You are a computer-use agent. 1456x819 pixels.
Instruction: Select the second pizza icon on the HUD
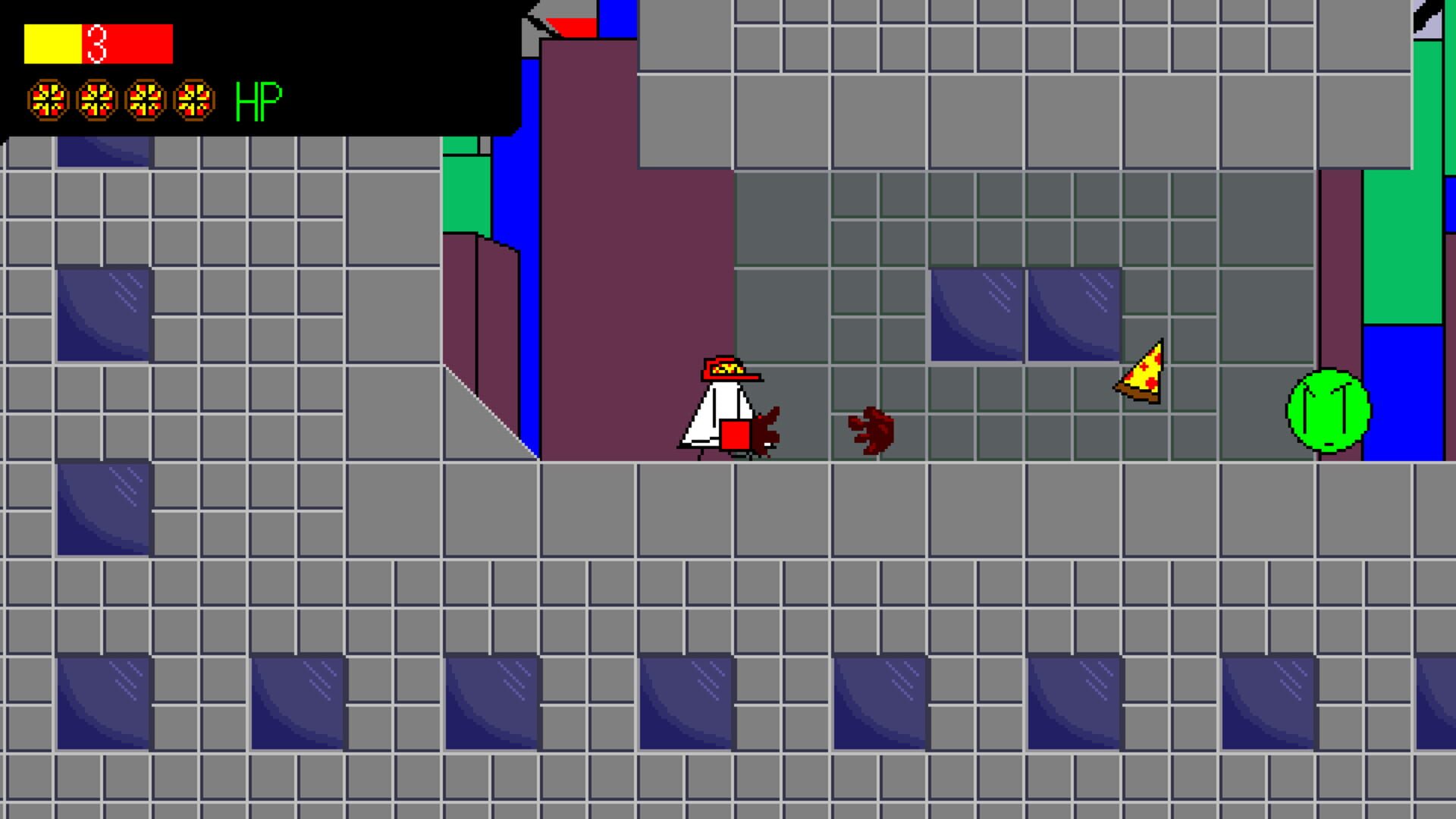tap(97, 99)
